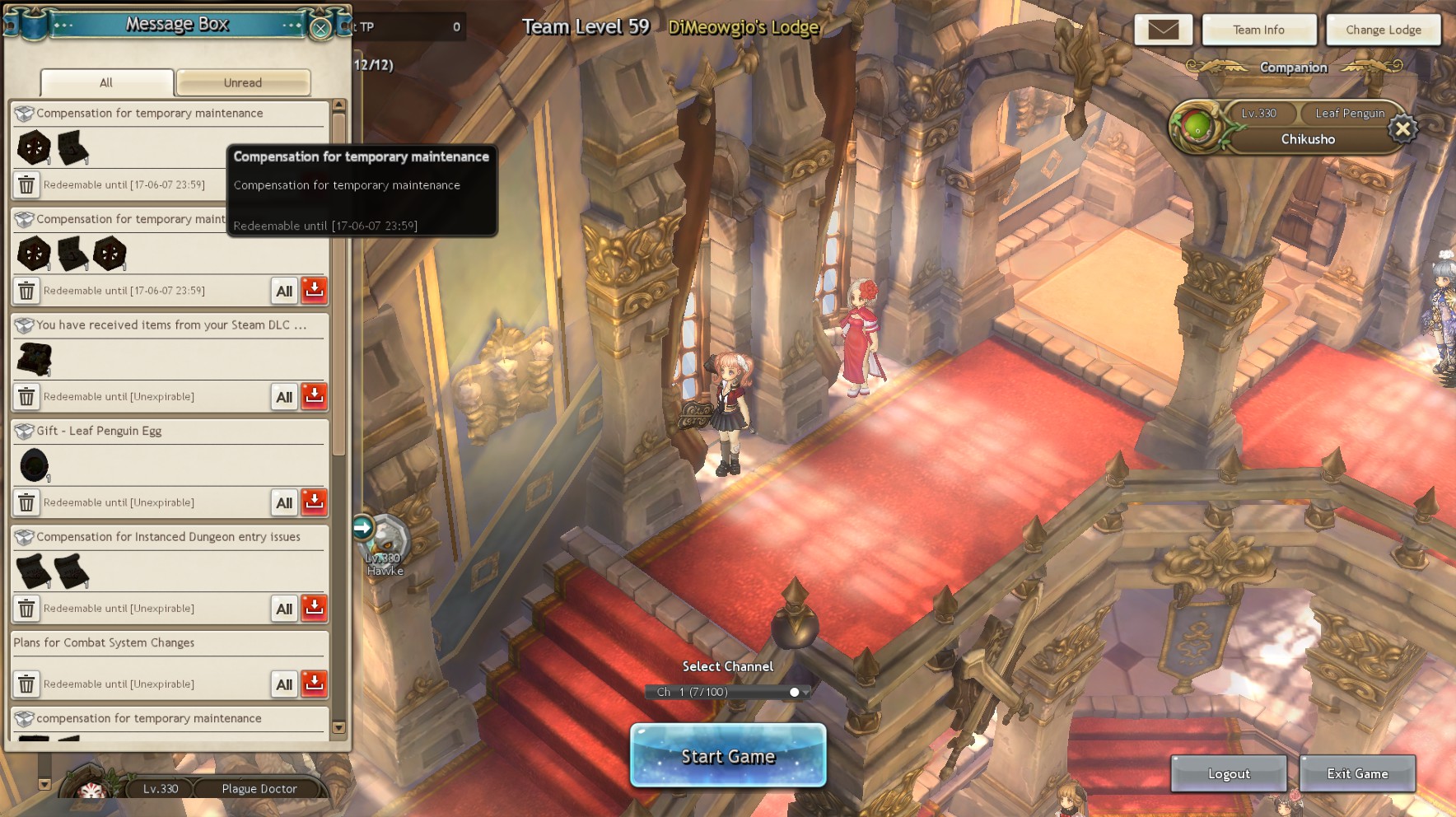Close the Message Box window
This screenshot has height=817, width=1456.
pos(320,28)
